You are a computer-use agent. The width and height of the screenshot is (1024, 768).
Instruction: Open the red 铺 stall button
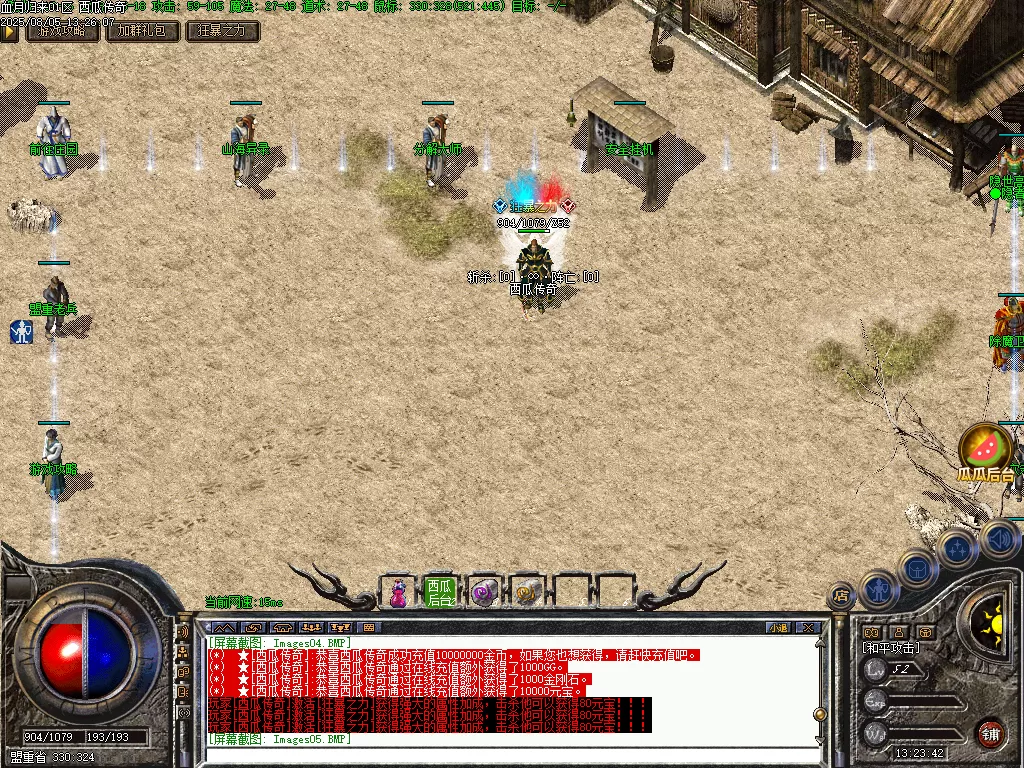[991, 733]
